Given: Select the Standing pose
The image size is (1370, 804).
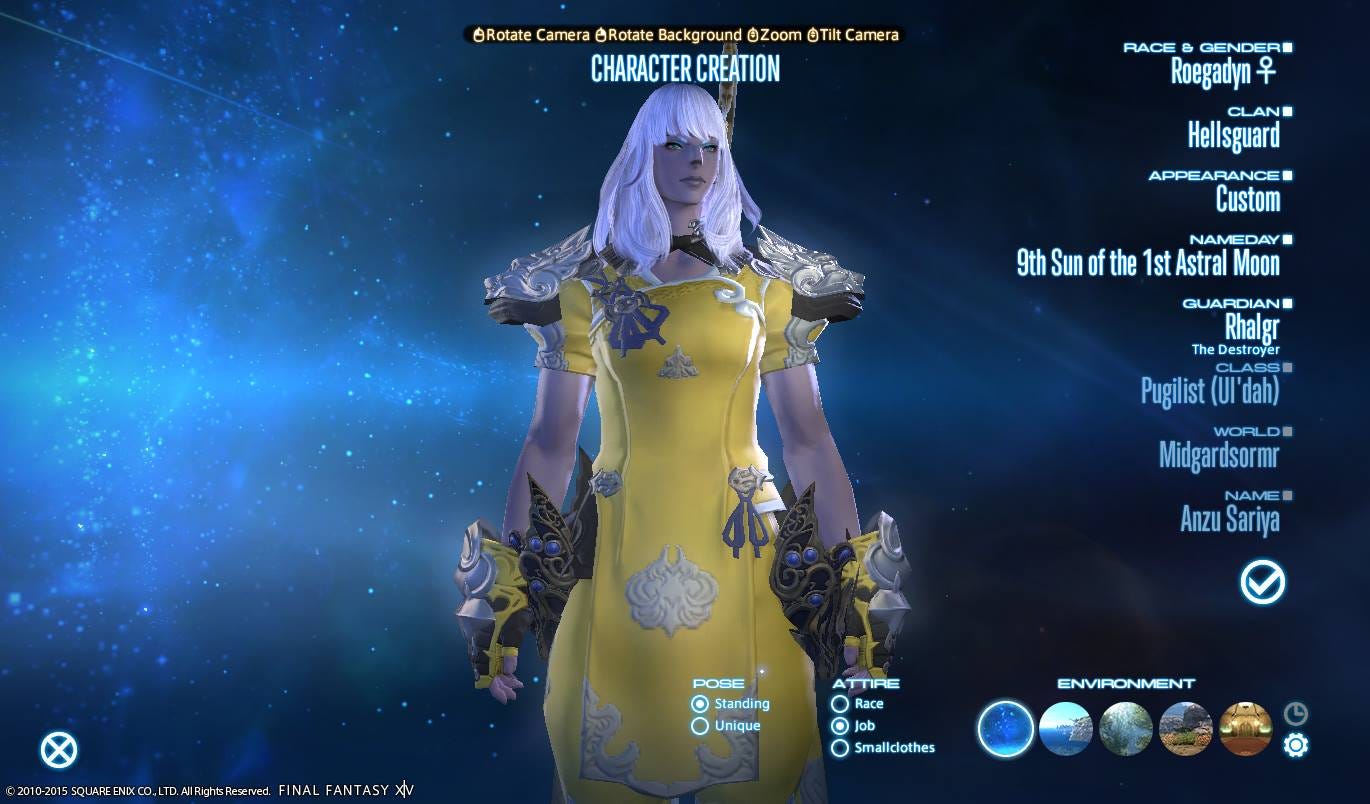Looking at the screenshot, I should 700,704.
